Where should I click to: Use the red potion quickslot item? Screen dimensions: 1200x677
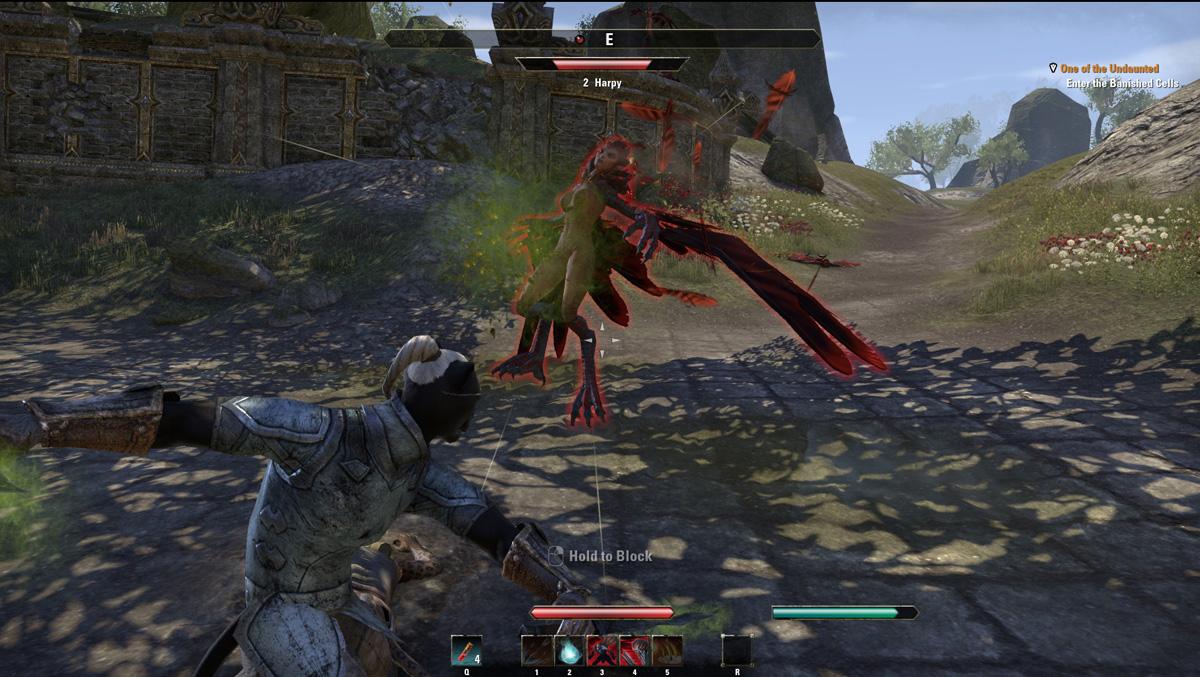tap(466, 650)
